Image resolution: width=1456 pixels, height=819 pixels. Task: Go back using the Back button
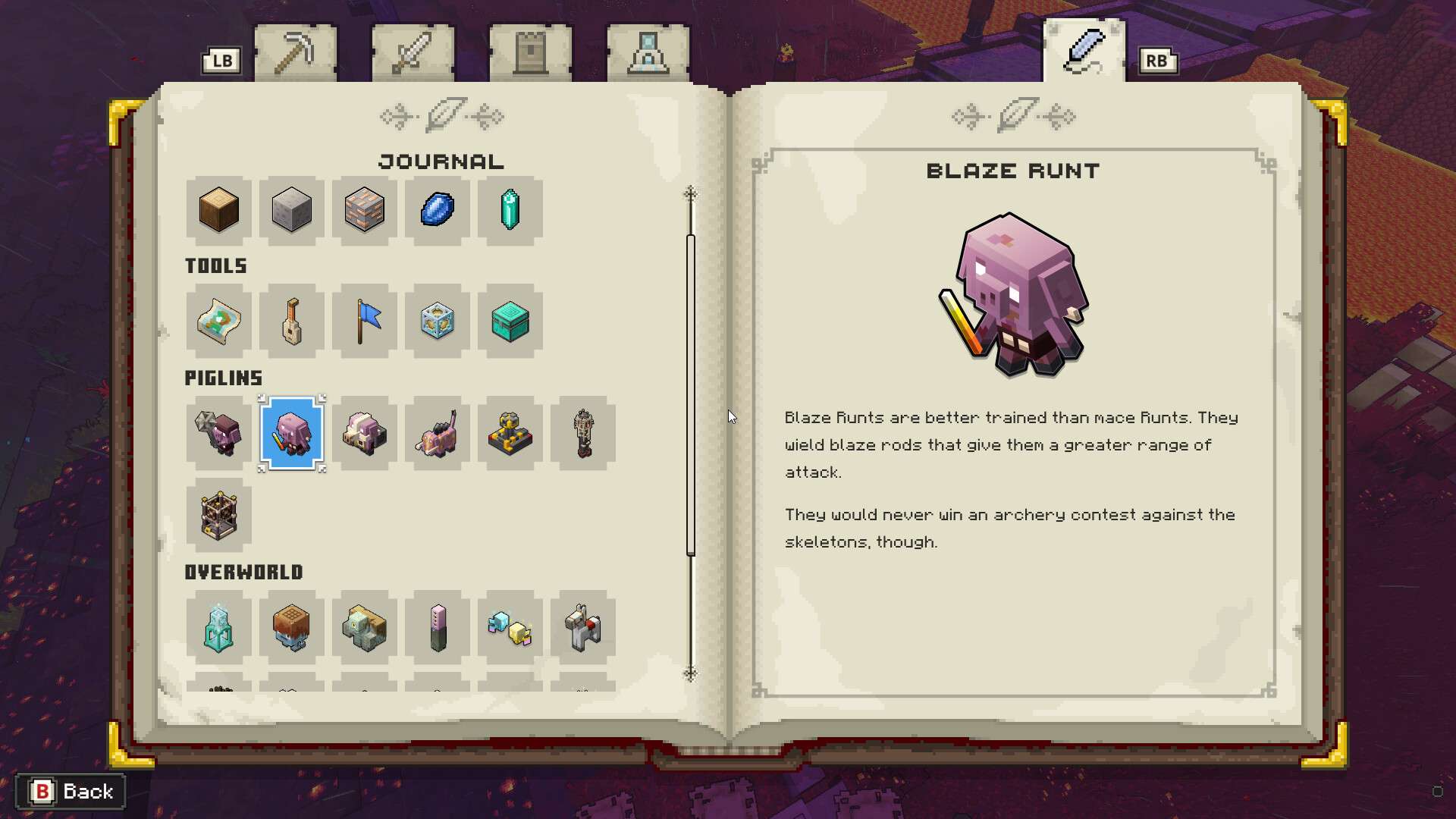coord(71,792)
